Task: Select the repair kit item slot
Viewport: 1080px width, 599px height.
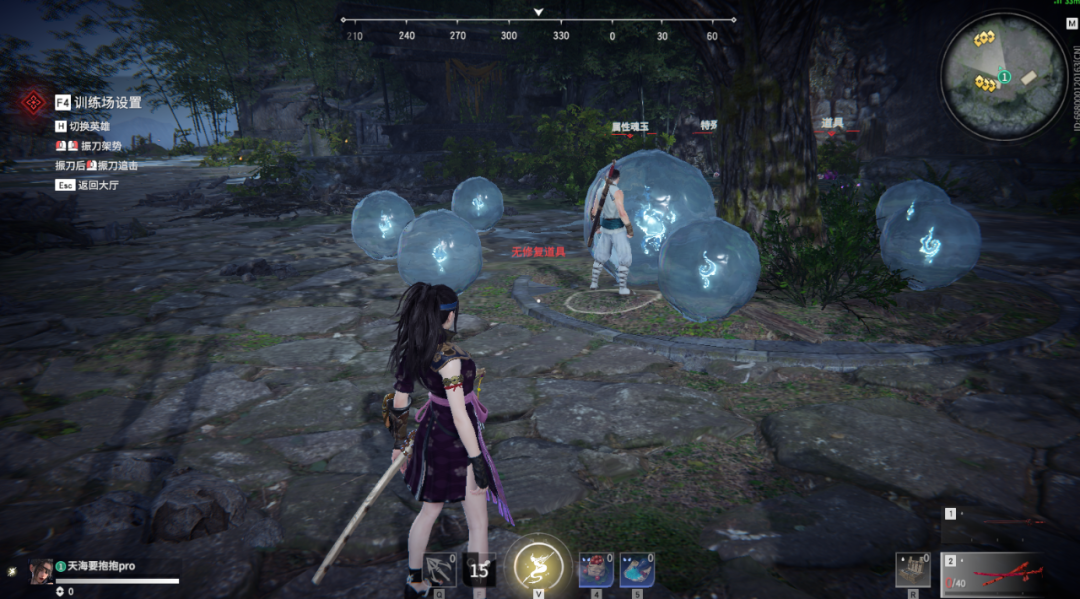Action: pos(912,569)
